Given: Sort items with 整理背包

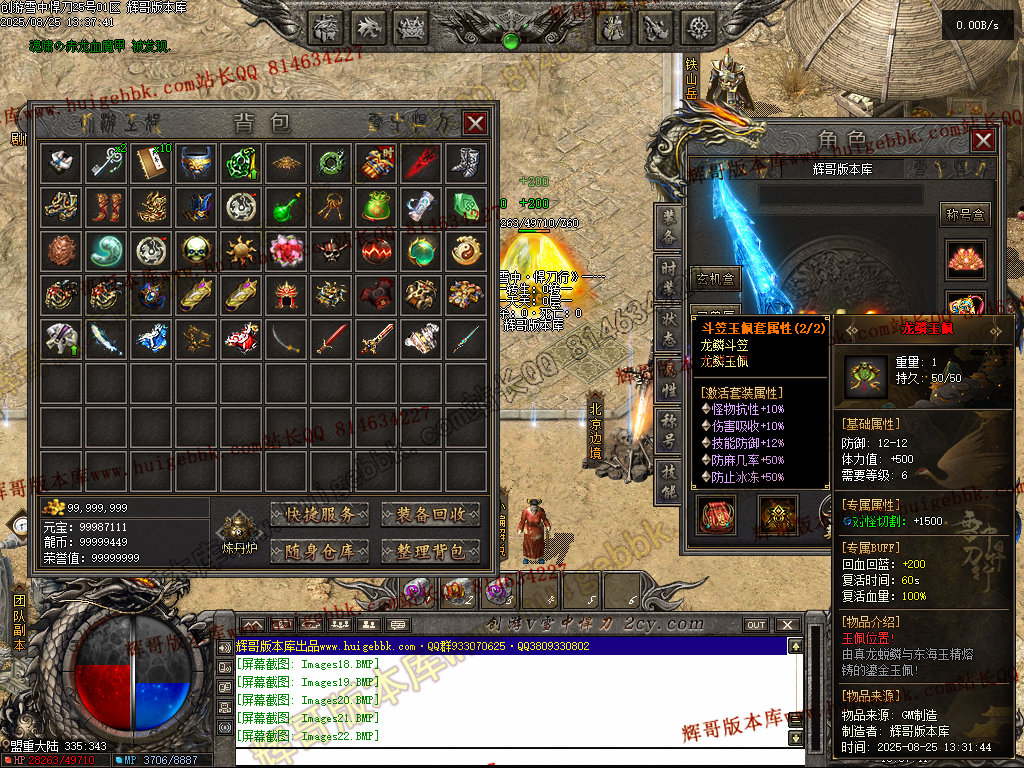Looking at the screenshot, I should pyautogui.click(x=430, y=550).
